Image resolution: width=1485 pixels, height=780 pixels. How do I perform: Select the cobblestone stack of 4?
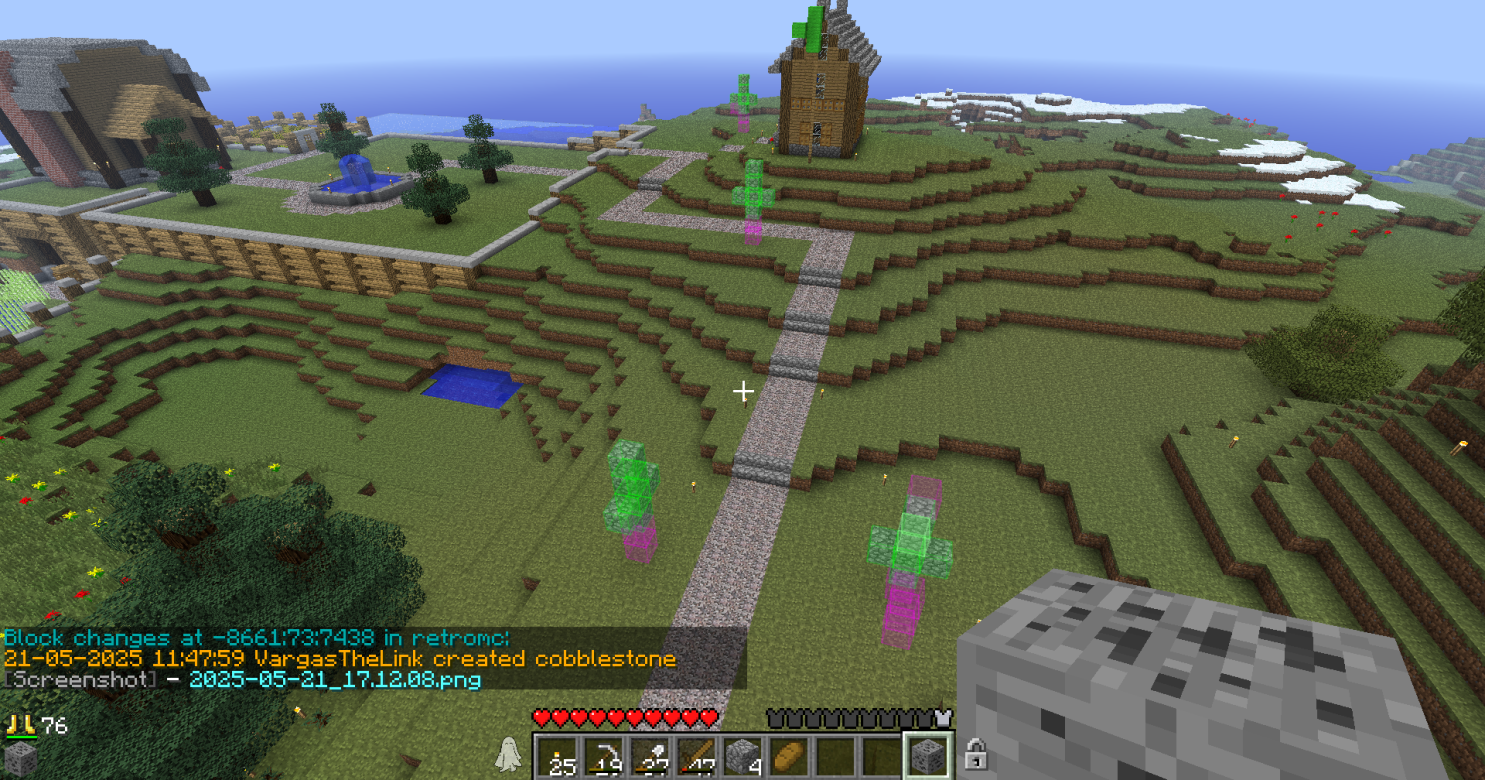pos(741,757)
